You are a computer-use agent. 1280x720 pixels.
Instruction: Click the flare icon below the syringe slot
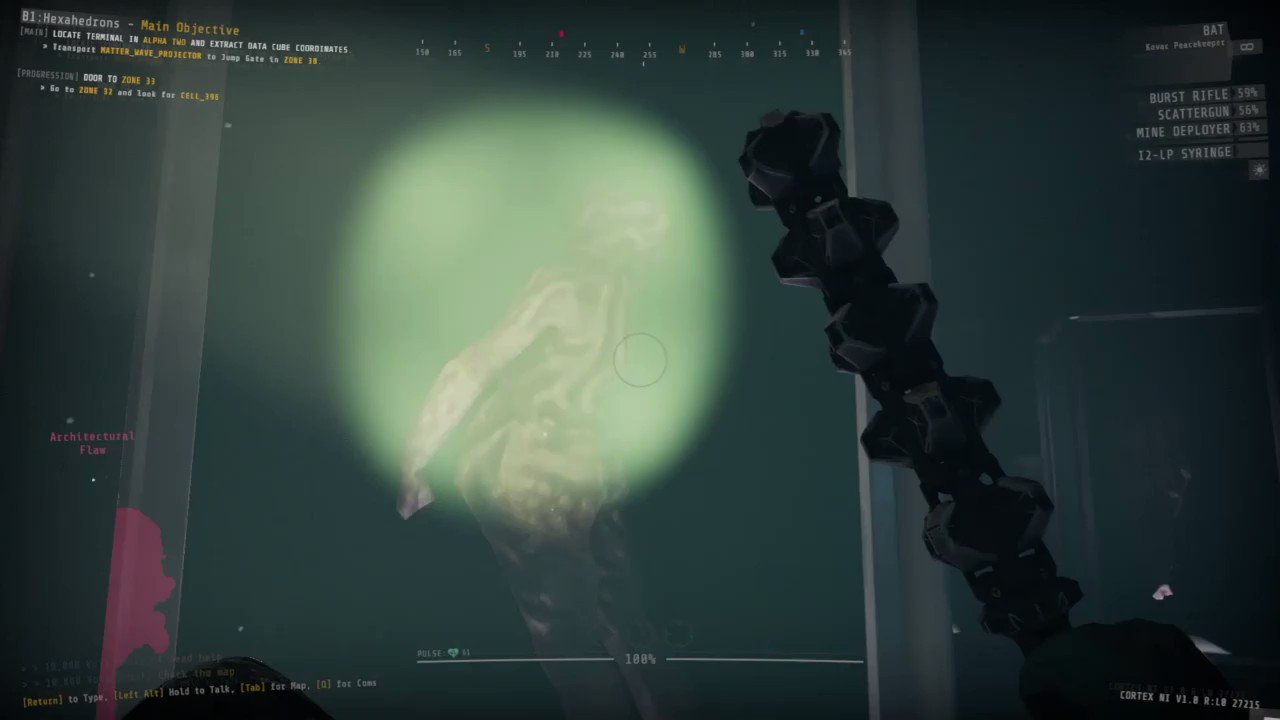pos(1258,170)
